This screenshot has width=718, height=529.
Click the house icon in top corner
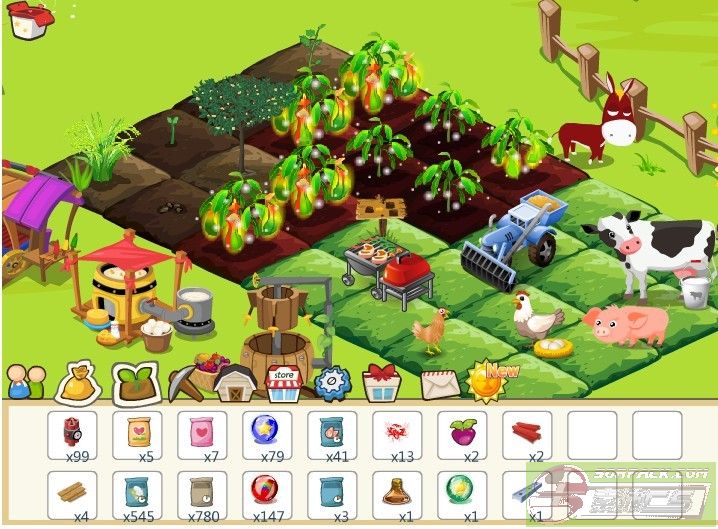pos(31,20)
